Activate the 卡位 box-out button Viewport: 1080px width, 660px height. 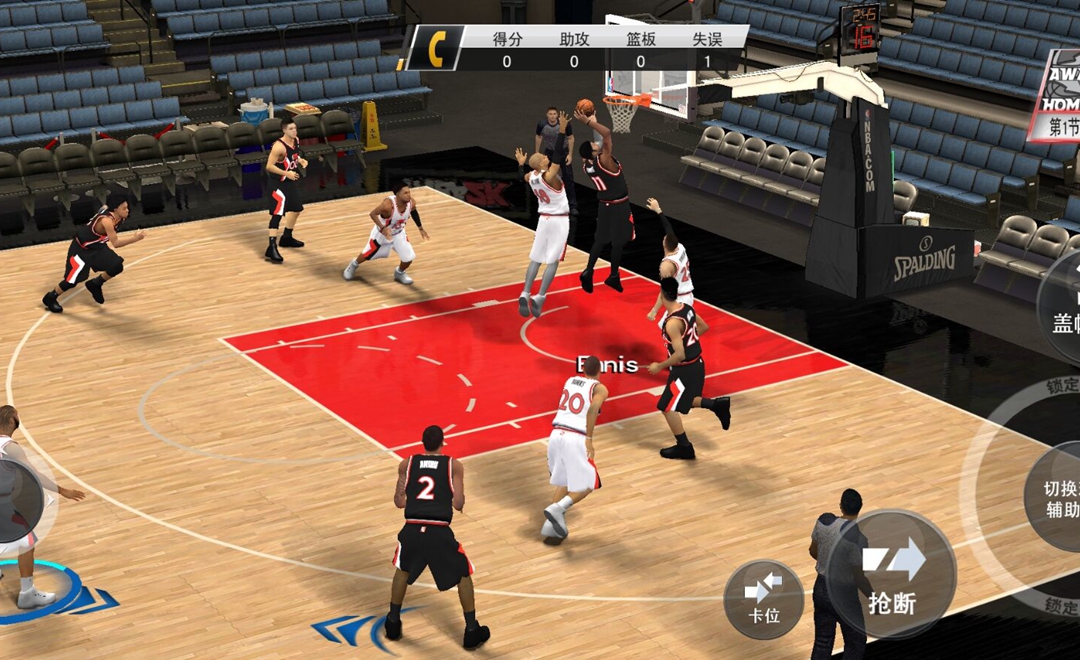tap(764, 599)
